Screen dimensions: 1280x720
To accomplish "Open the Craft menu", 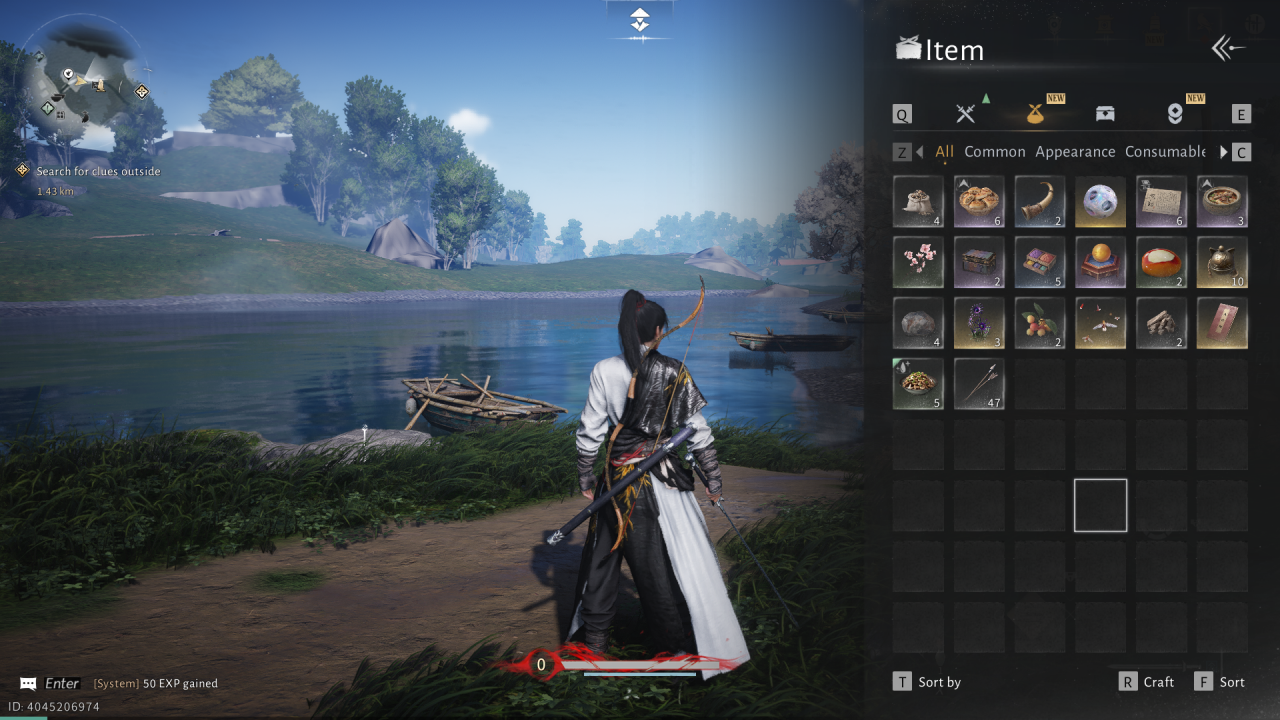I will point(1147,682).
